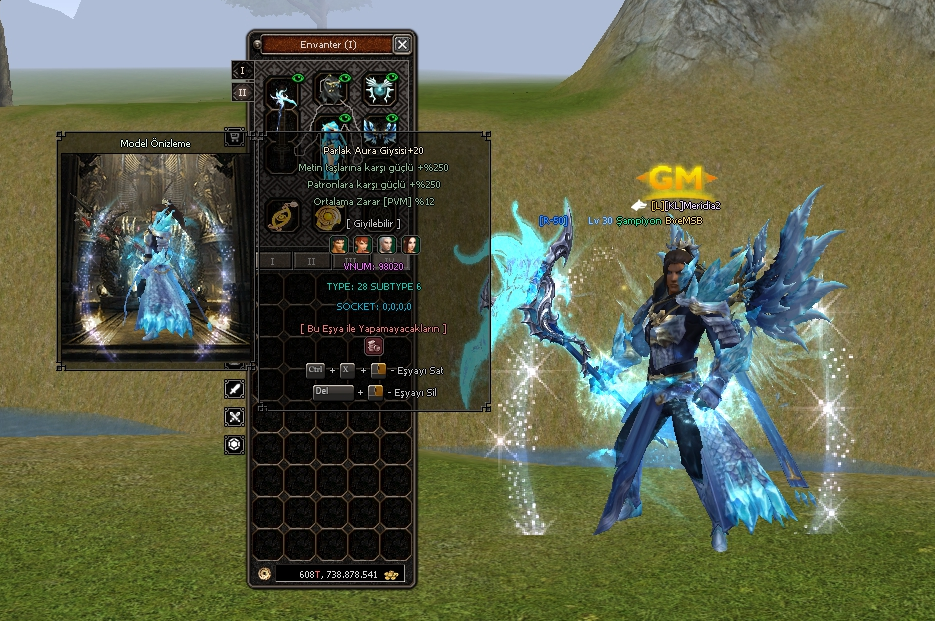Switch to equipment page II tab

(x=242, y=93)
